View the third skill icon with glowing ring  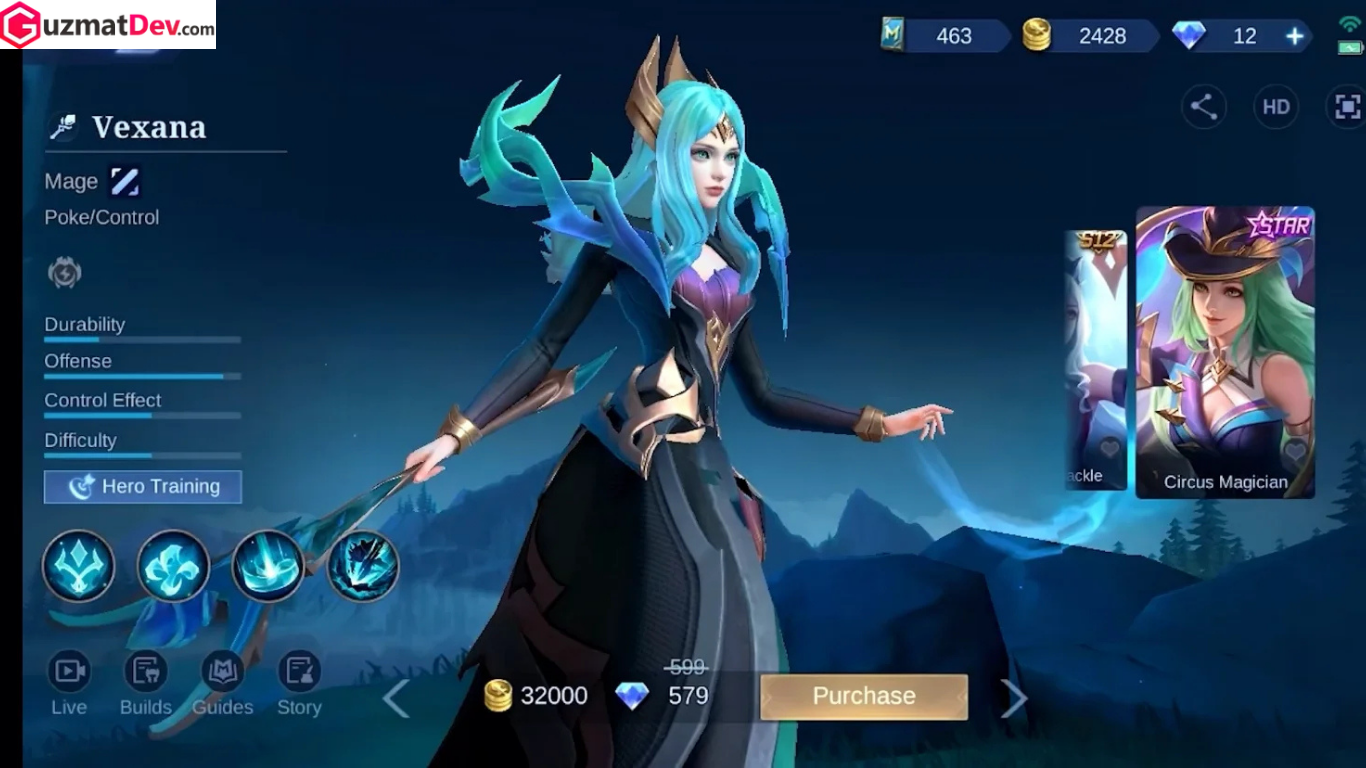point(268,566)
